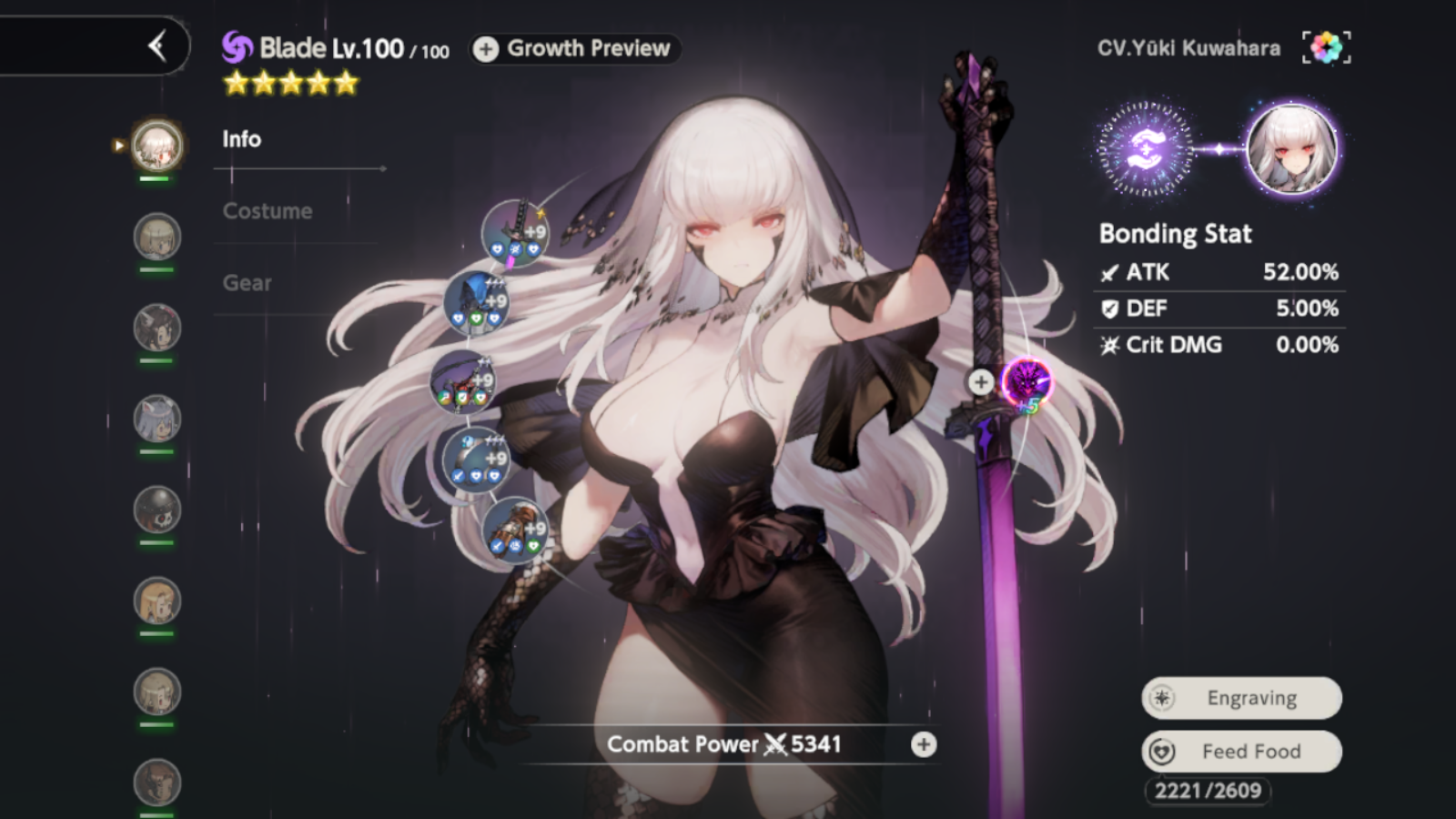Select the blue-haired cat-eared character portrait
The image size is (1456, 819).
[x=157, y=419]
